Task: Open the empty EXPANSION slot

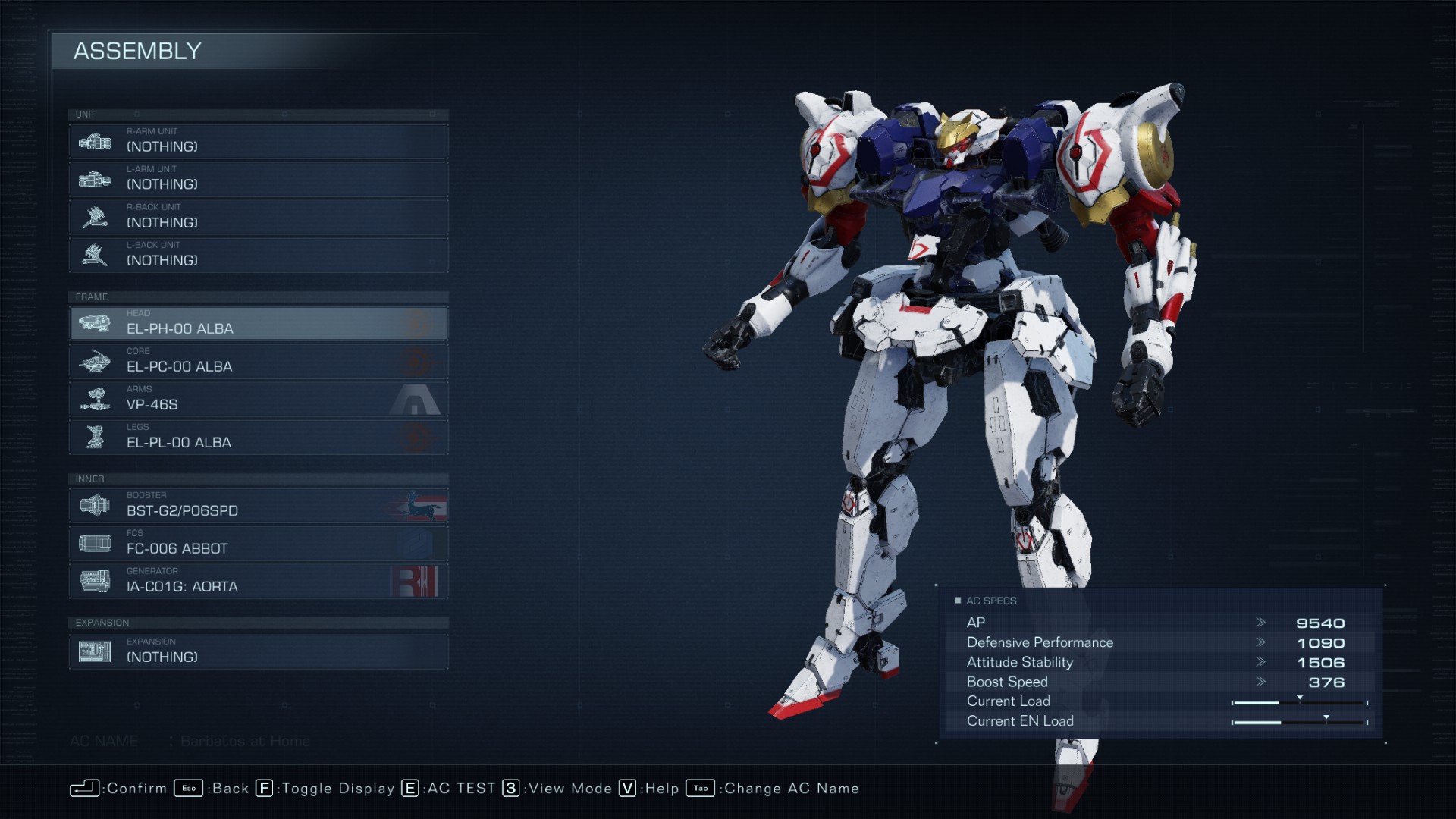Action: tap(258, 652)
